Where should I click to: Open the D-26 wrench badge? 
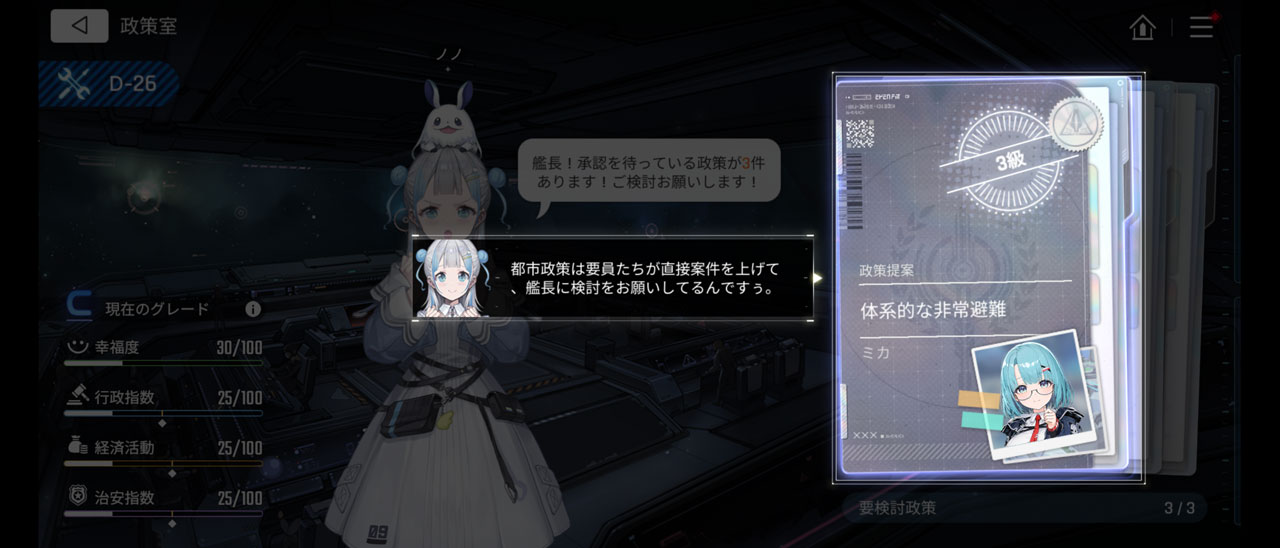pyautogui.click(x=108, y=84)
